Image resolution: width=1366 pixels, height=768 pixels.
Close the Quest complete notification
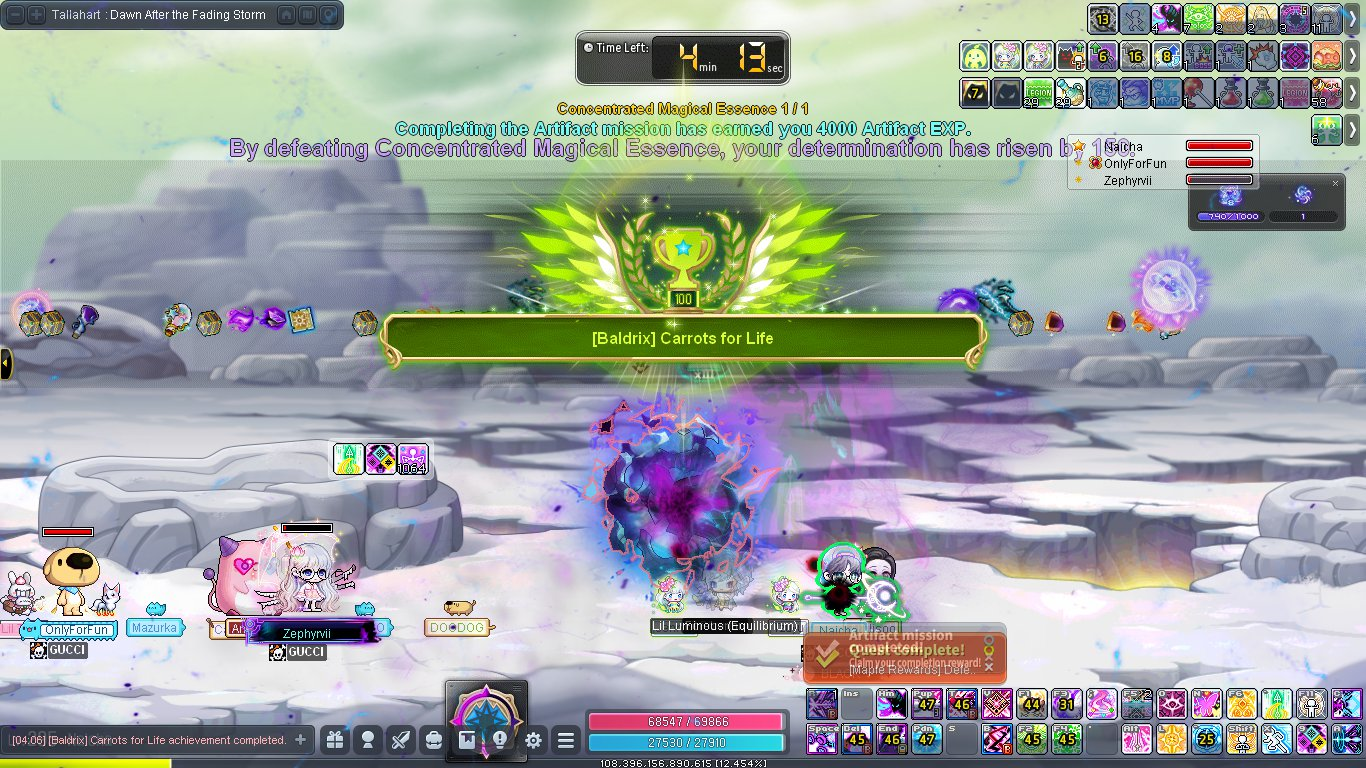[x=989, y=666]
